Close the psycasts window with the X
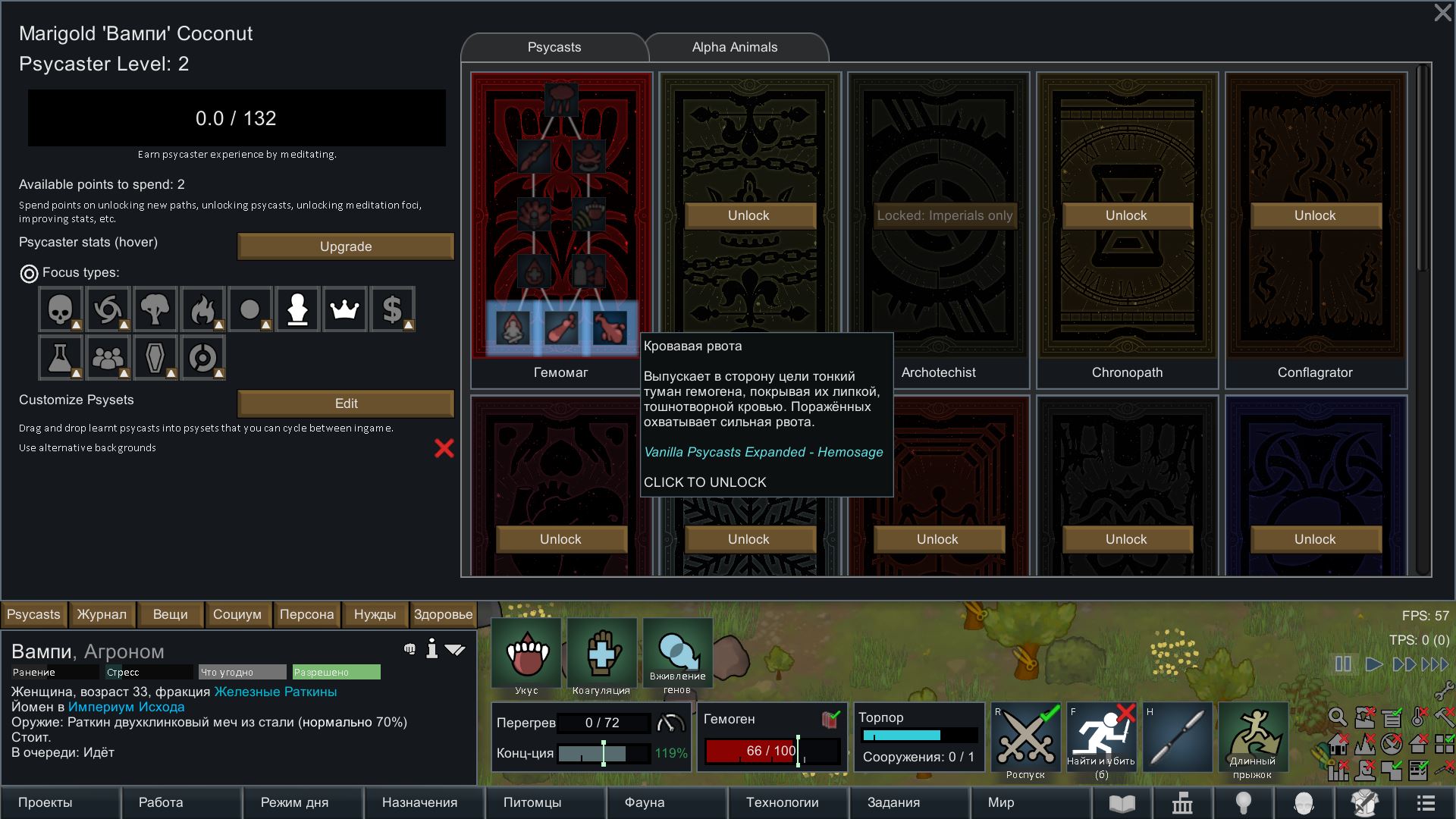Viewport: 1456px width, 819px height. 1442,13
